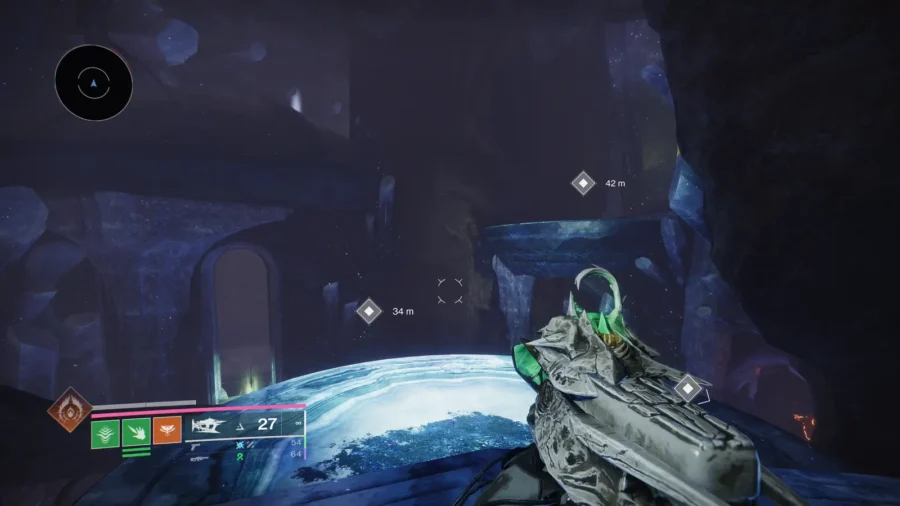Use the green melee hand ability
Screen dimensions: 900x506
tap(136, 433)
